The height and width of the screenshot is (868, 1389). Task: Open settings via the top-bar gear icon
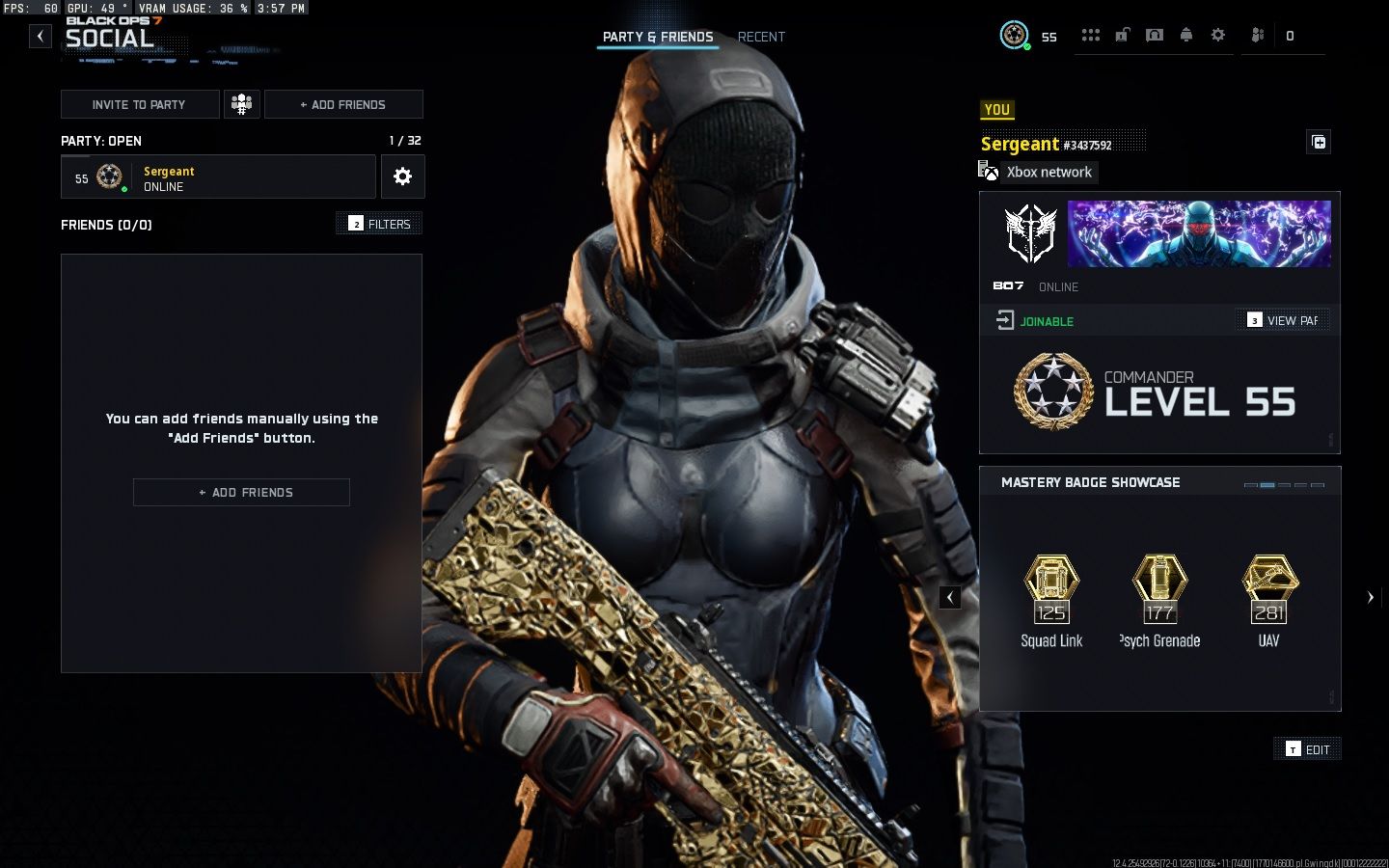pyautogui.click(x=1218, y=36)
